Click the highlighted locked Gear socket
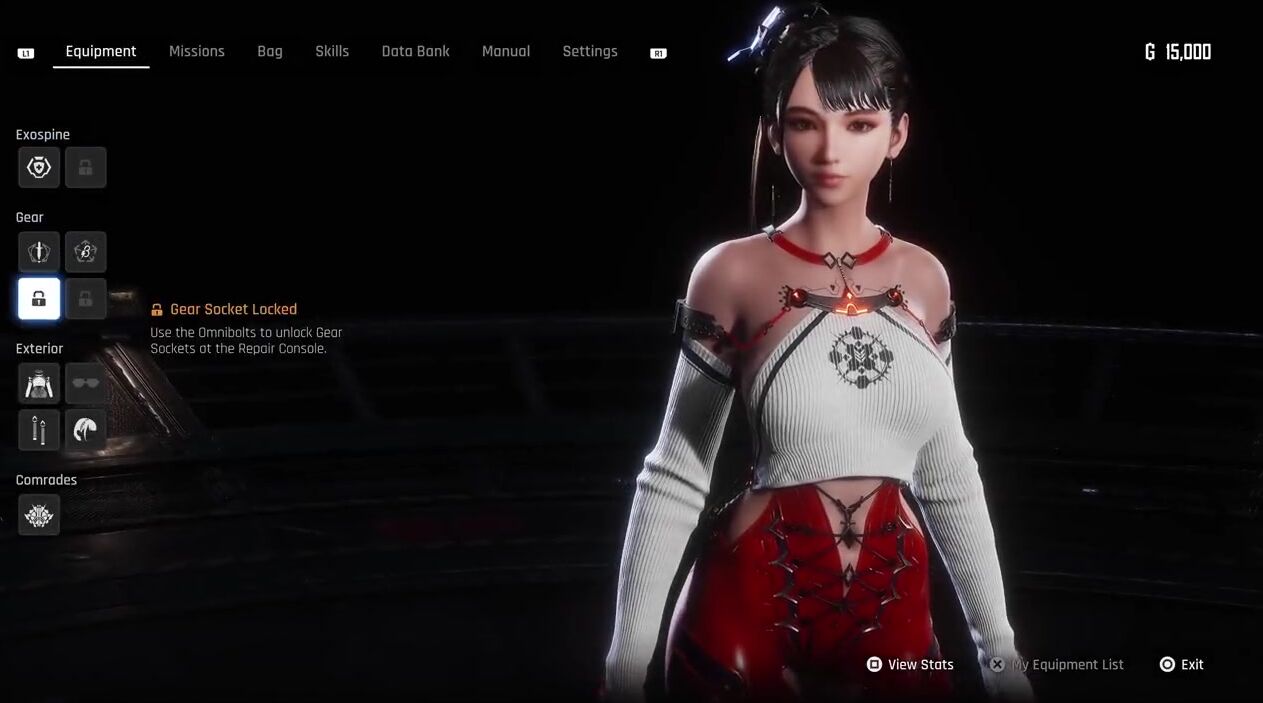This screenshot has width=1263, height=703. tap(39, 299)
